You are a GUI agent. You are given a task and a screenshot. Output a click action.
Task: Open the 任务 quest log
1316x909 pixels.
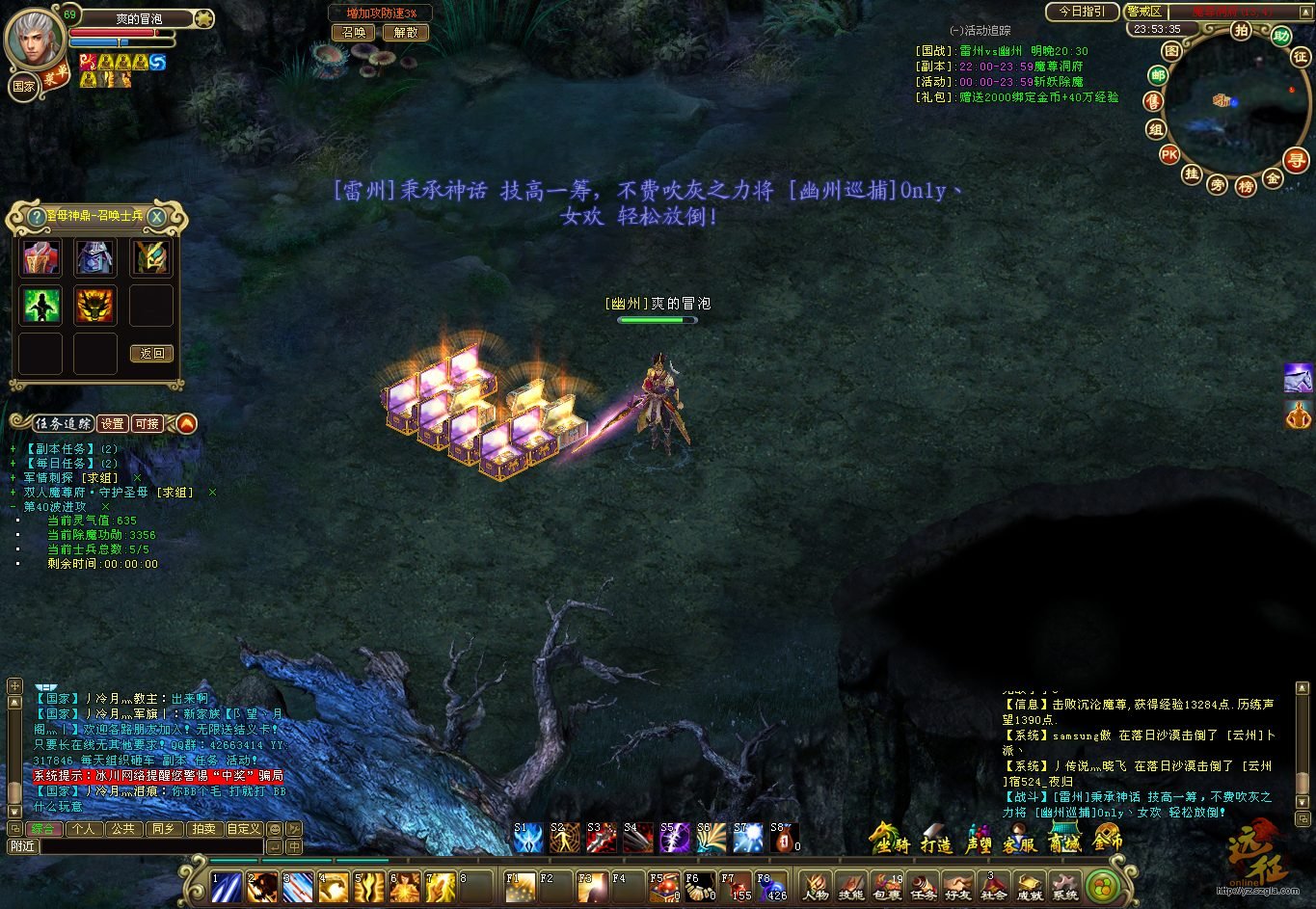[x=923, y=886]
